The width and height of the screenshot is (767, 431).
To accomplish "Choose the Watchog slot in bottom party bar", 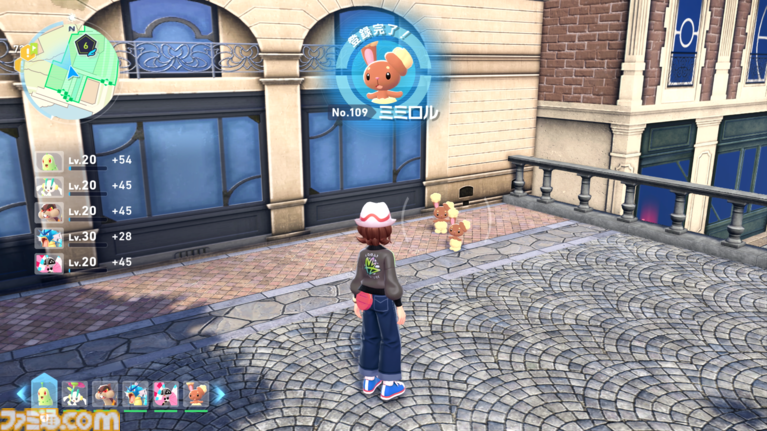I will [x=104, y=394].
